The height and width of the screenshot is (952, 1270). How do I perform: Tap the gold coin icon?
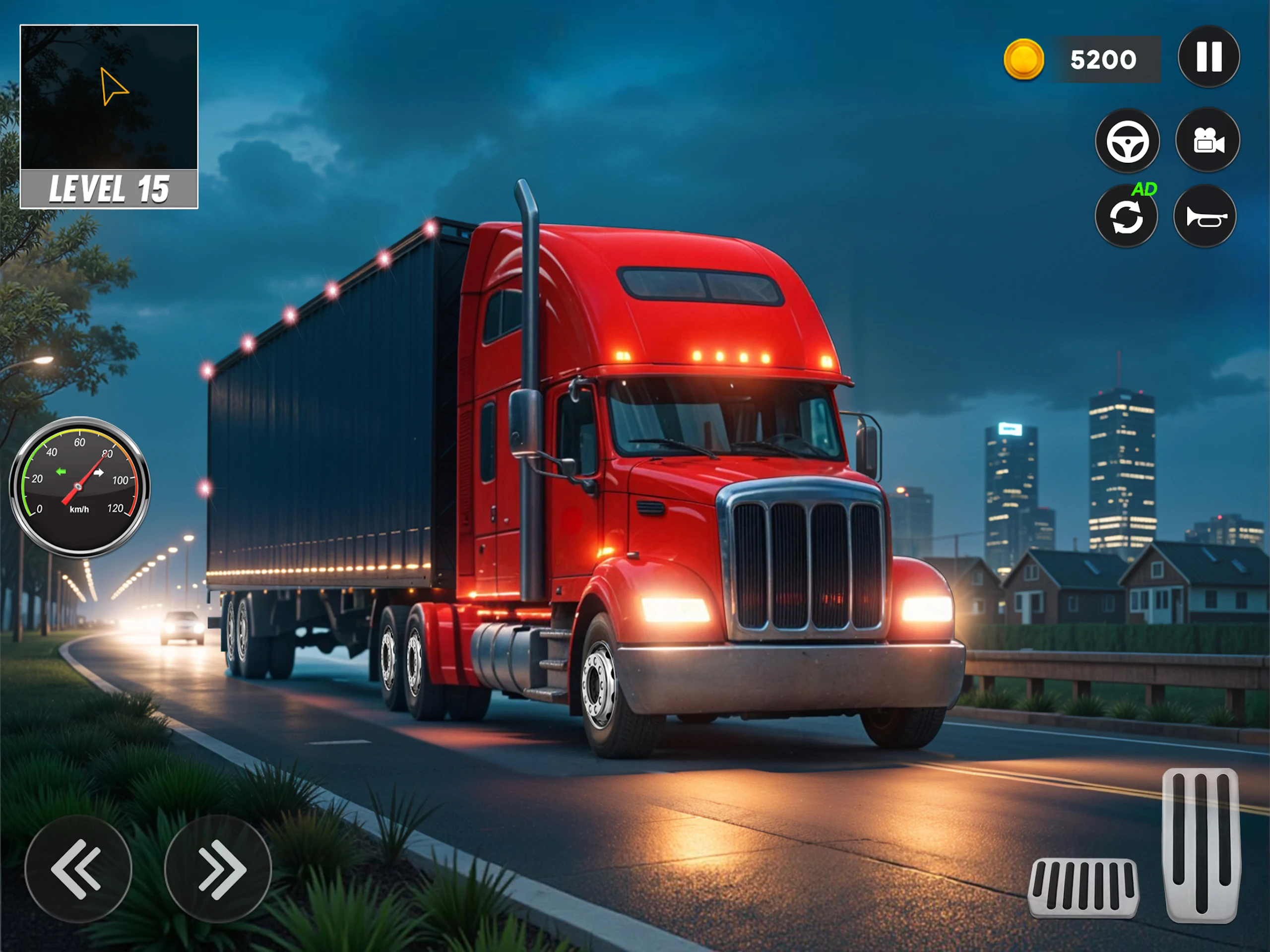1023,59
